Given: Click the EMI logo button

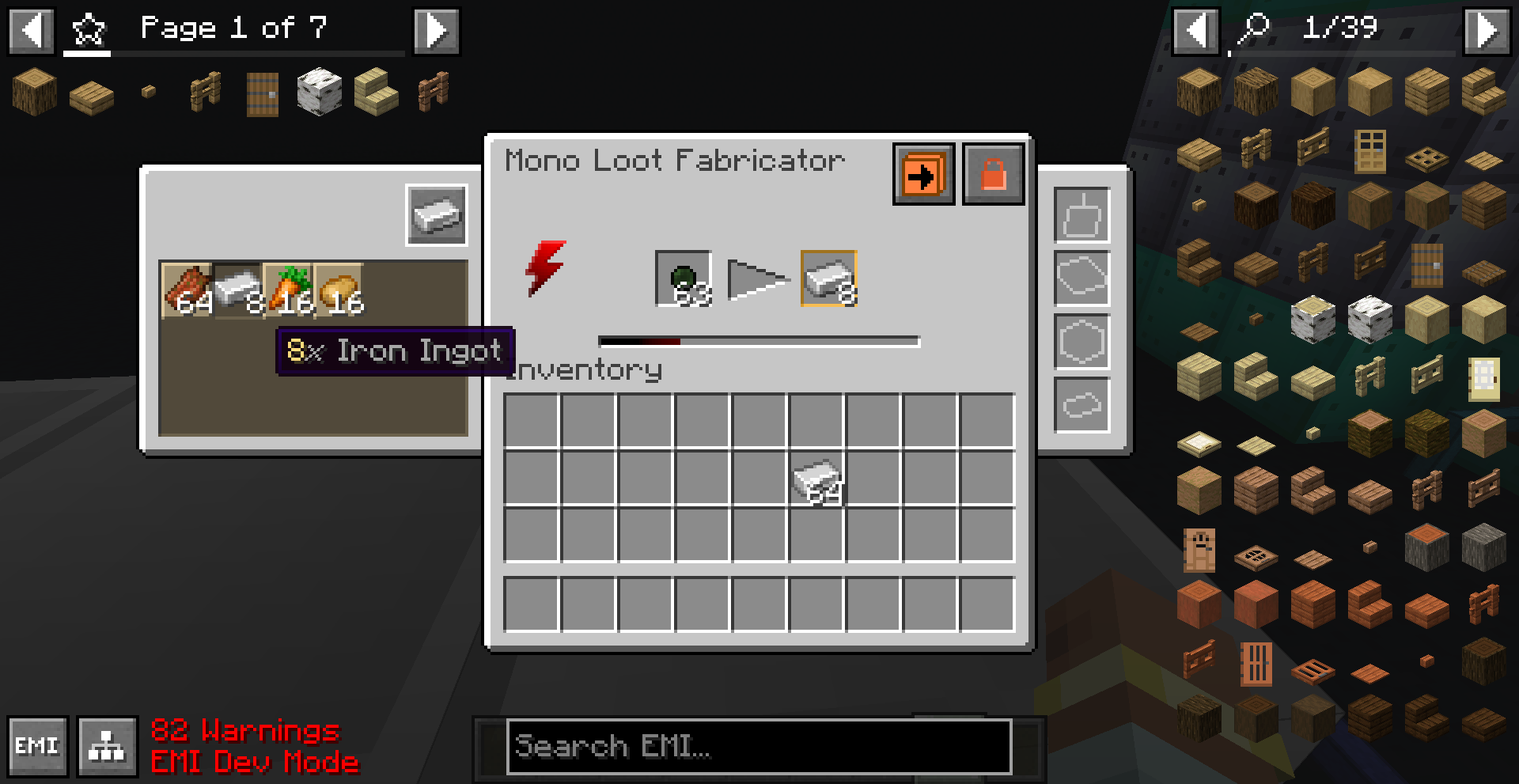Looking at the screenshot, I should click(x=38, y=744).
